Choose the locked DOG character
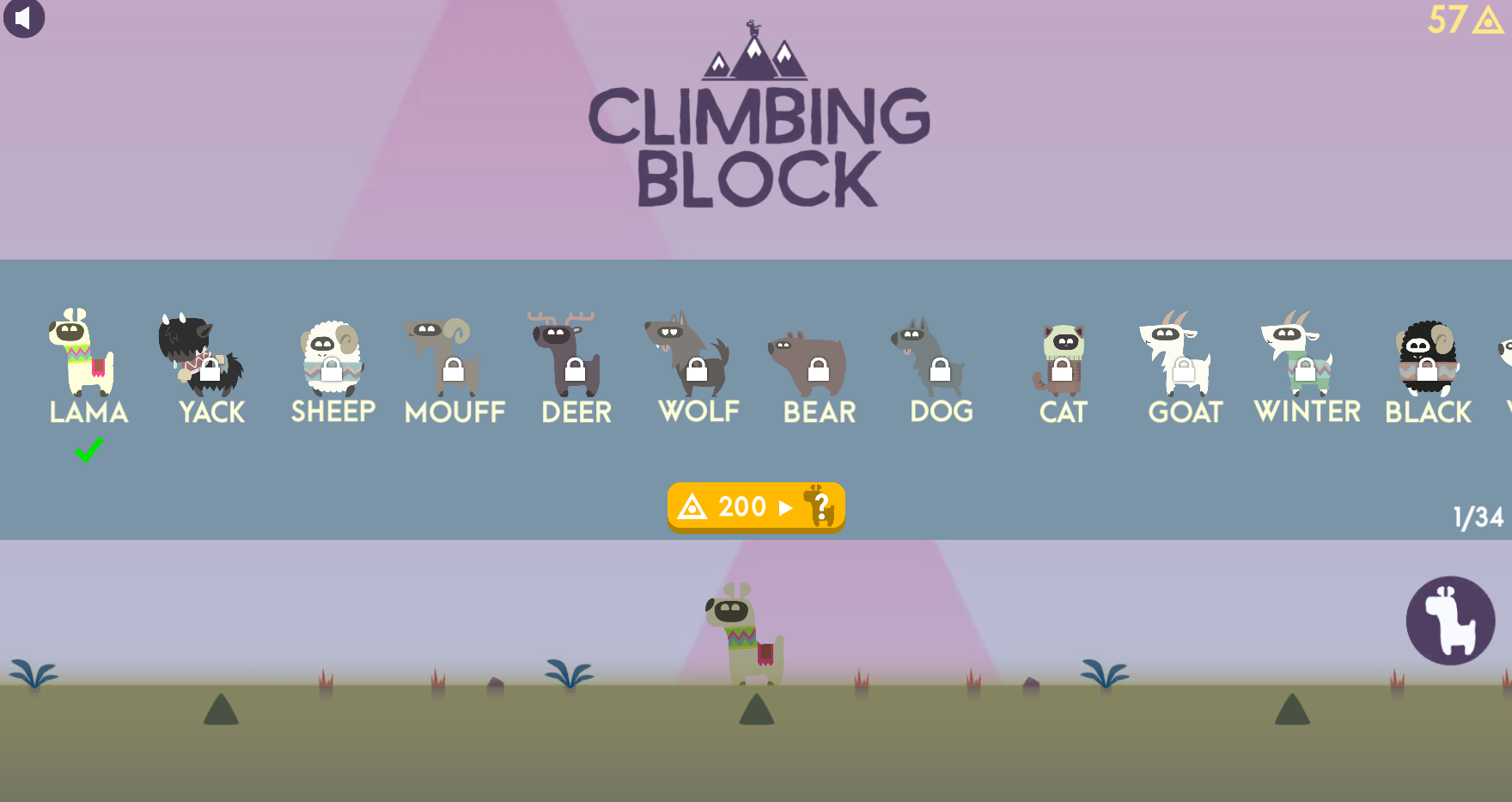 (x=932, y=357)
